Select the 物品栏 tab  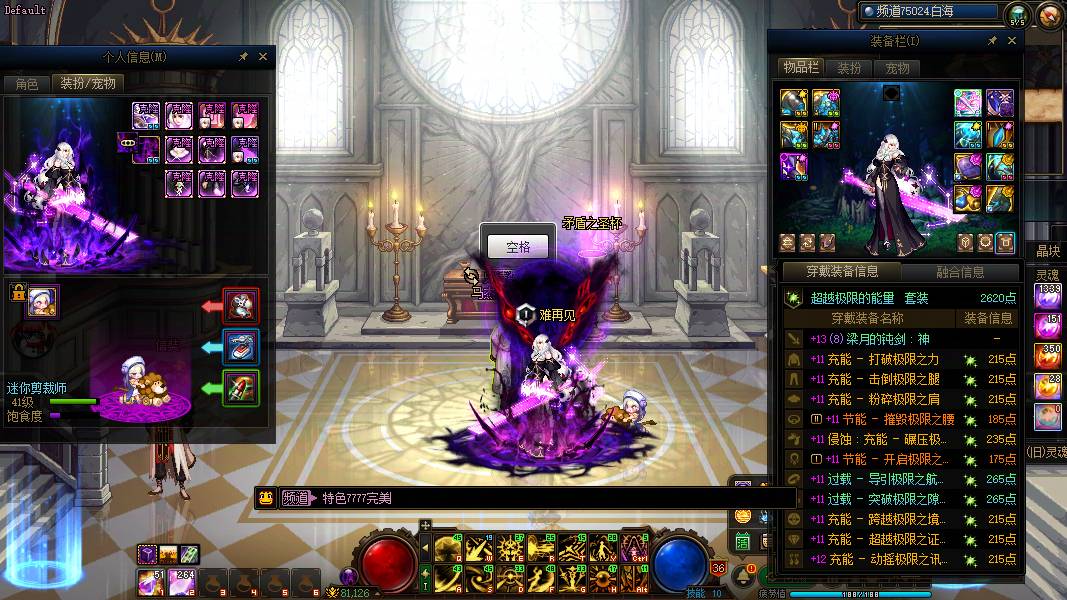coord(800,67)
